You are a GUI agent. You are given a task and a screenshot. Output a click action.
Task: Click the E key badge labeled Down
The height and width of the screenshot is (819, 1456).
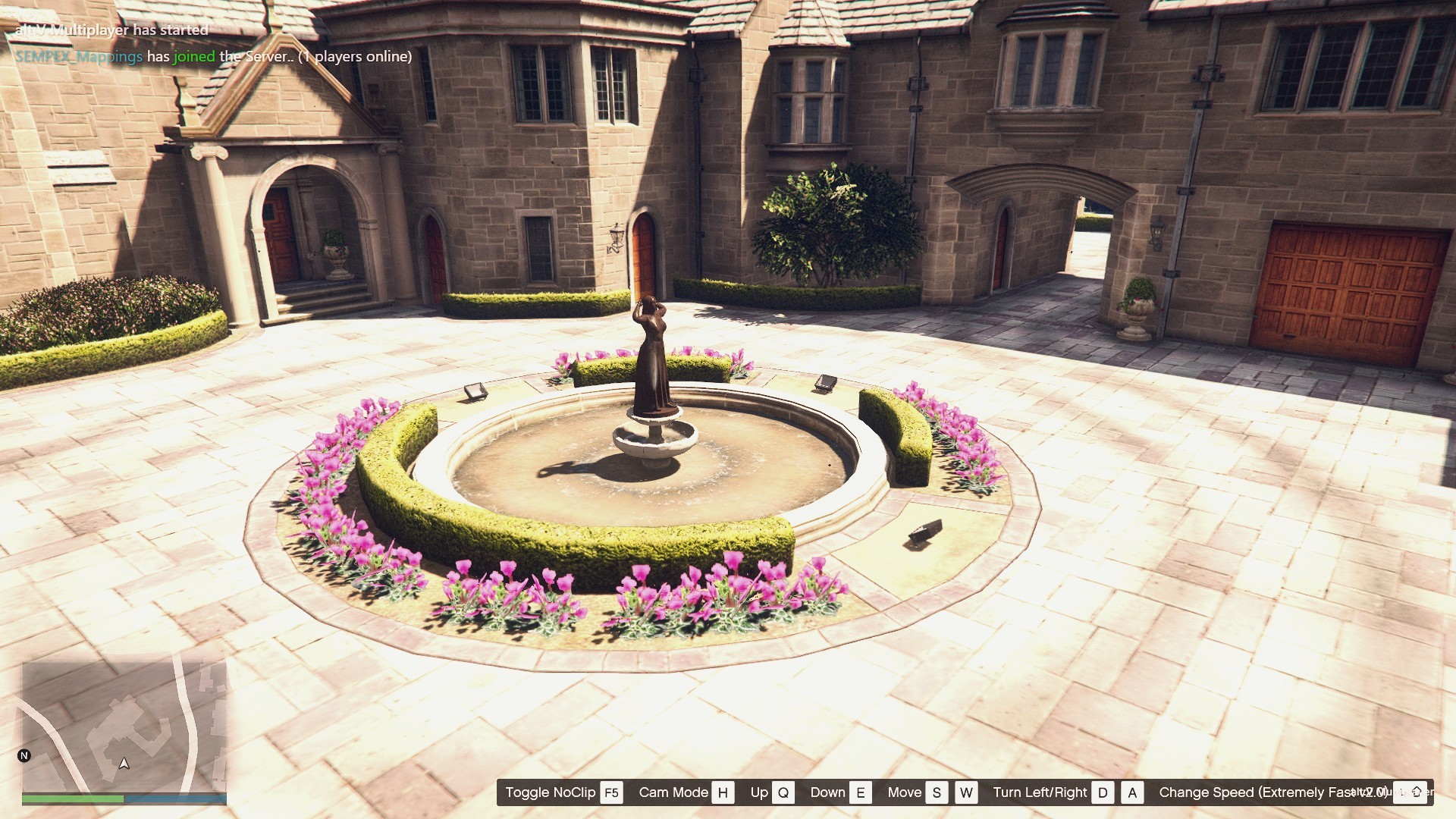(860, 792)
